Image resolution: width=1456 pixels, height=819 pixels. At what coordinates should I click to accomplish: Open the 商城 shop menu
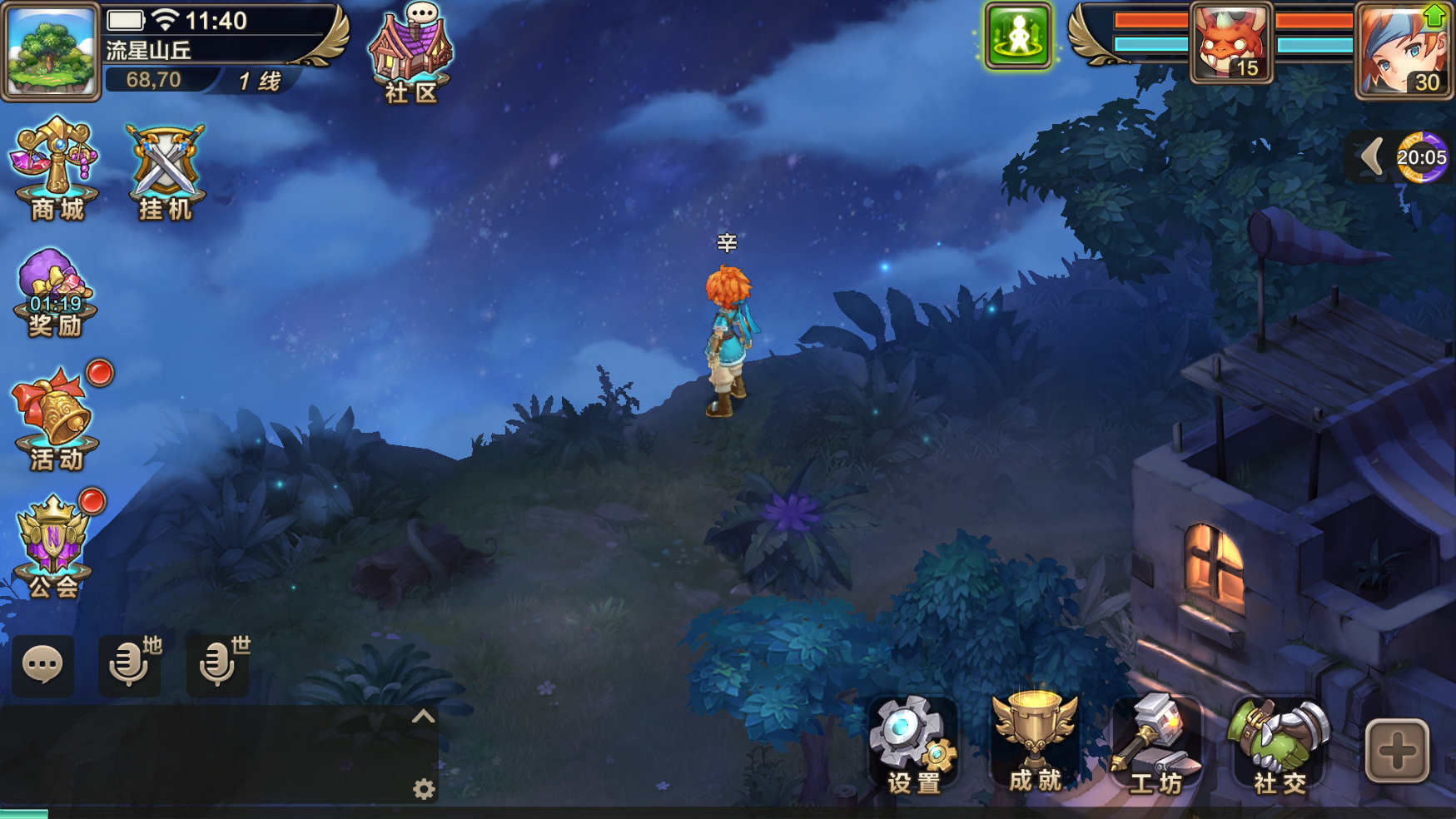click(x=55, y=170)
